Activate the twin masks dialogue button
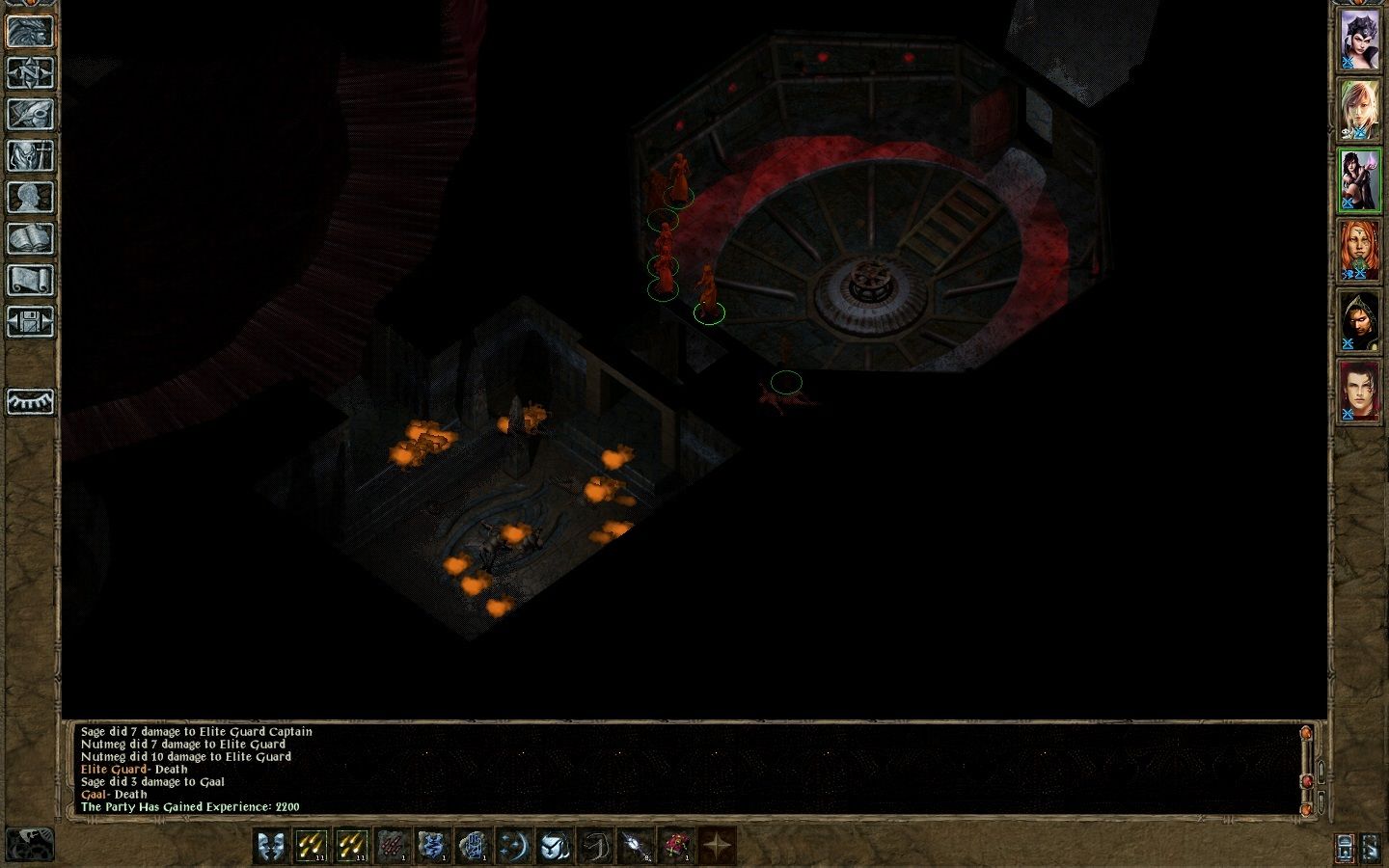The height and width of the screenshot is (868, 1389). coord(271,846)
